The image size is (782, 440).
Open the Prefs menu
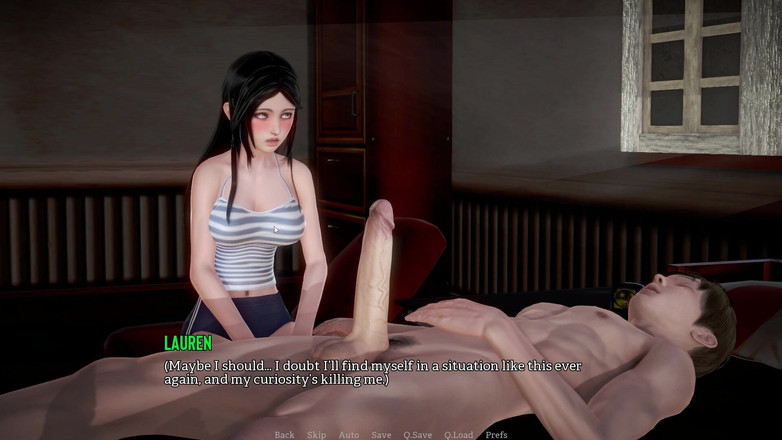point(497,435)
